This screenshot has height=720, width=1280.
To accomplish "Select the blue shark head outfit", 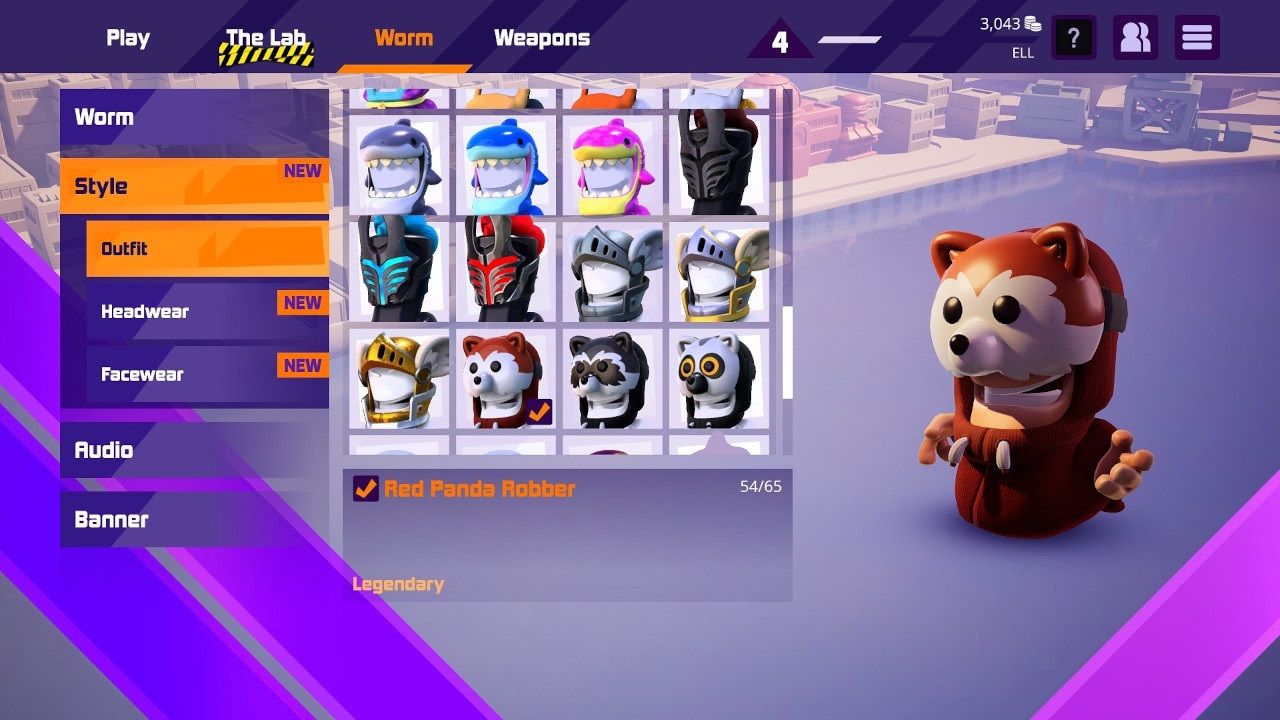I will (505, 160).
